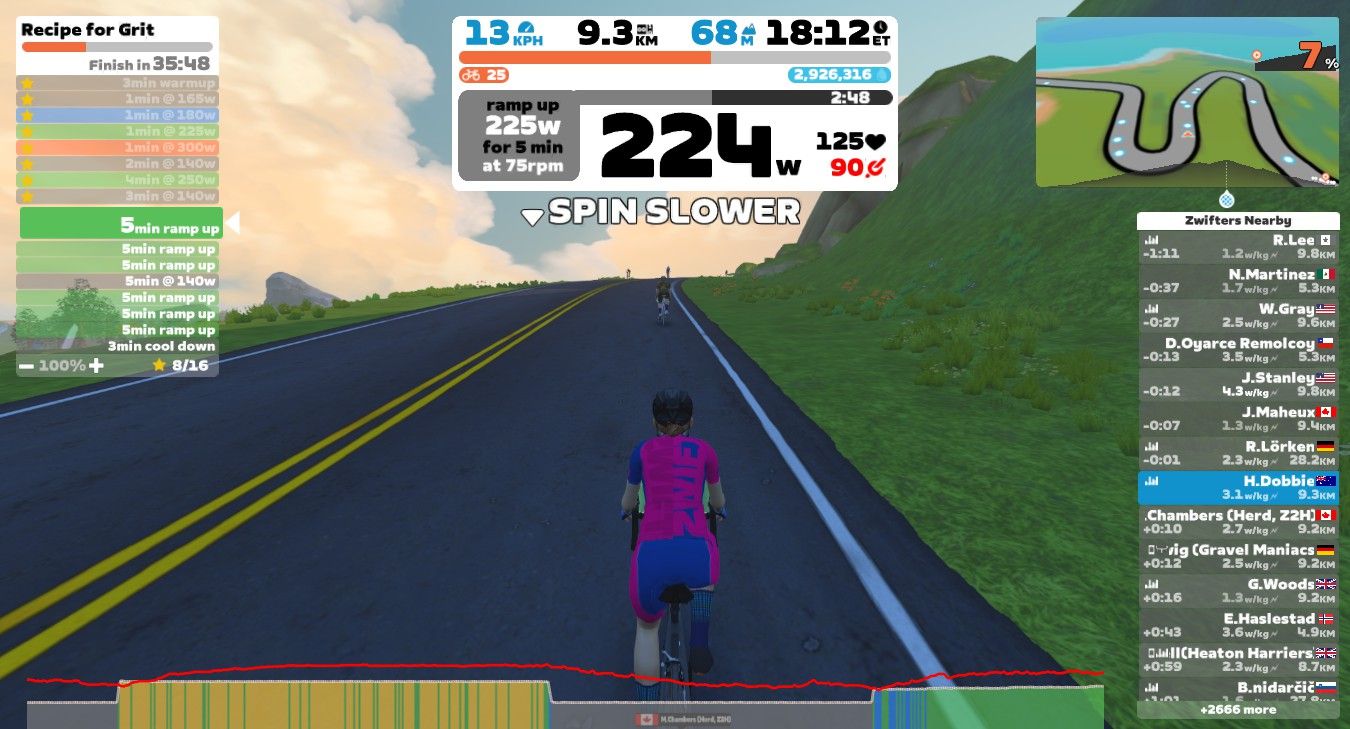The width and height of the screenshot is (1350, 729).
Task: Increase workout intensity with the plus button
Action: tap(96, 365)
